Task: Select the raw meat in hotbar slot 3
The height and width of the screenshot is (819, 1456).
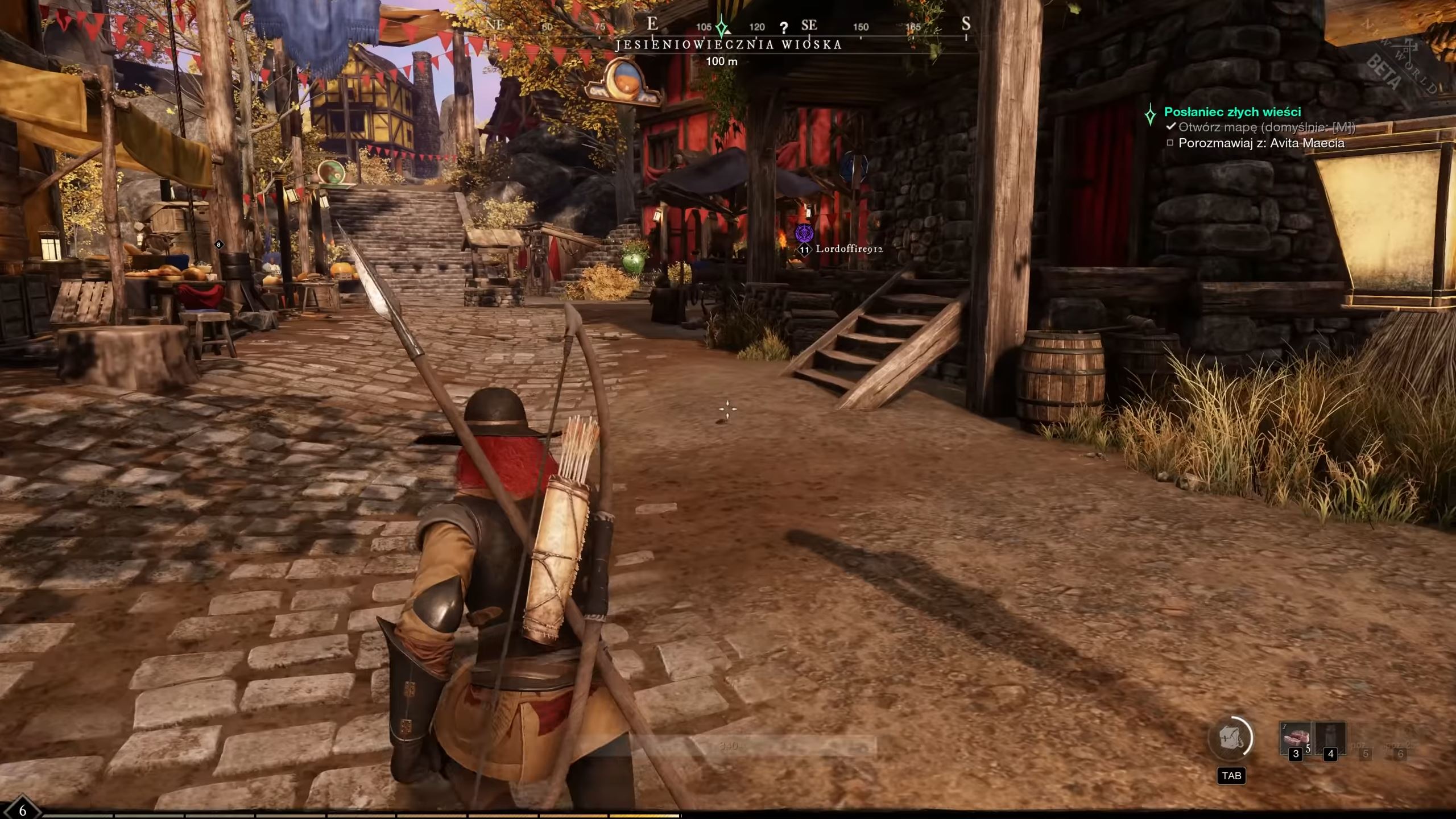Action: pos(1296,737)
